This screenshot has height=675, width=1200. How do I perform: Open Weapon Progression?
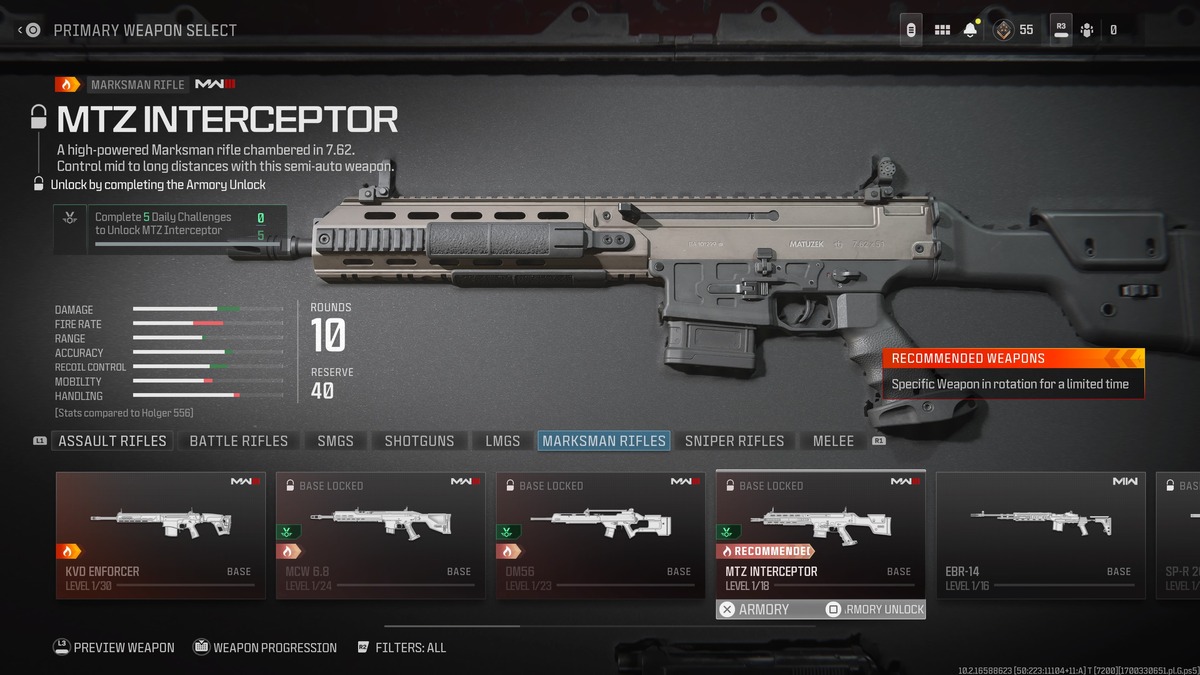(x=264, y=648)
